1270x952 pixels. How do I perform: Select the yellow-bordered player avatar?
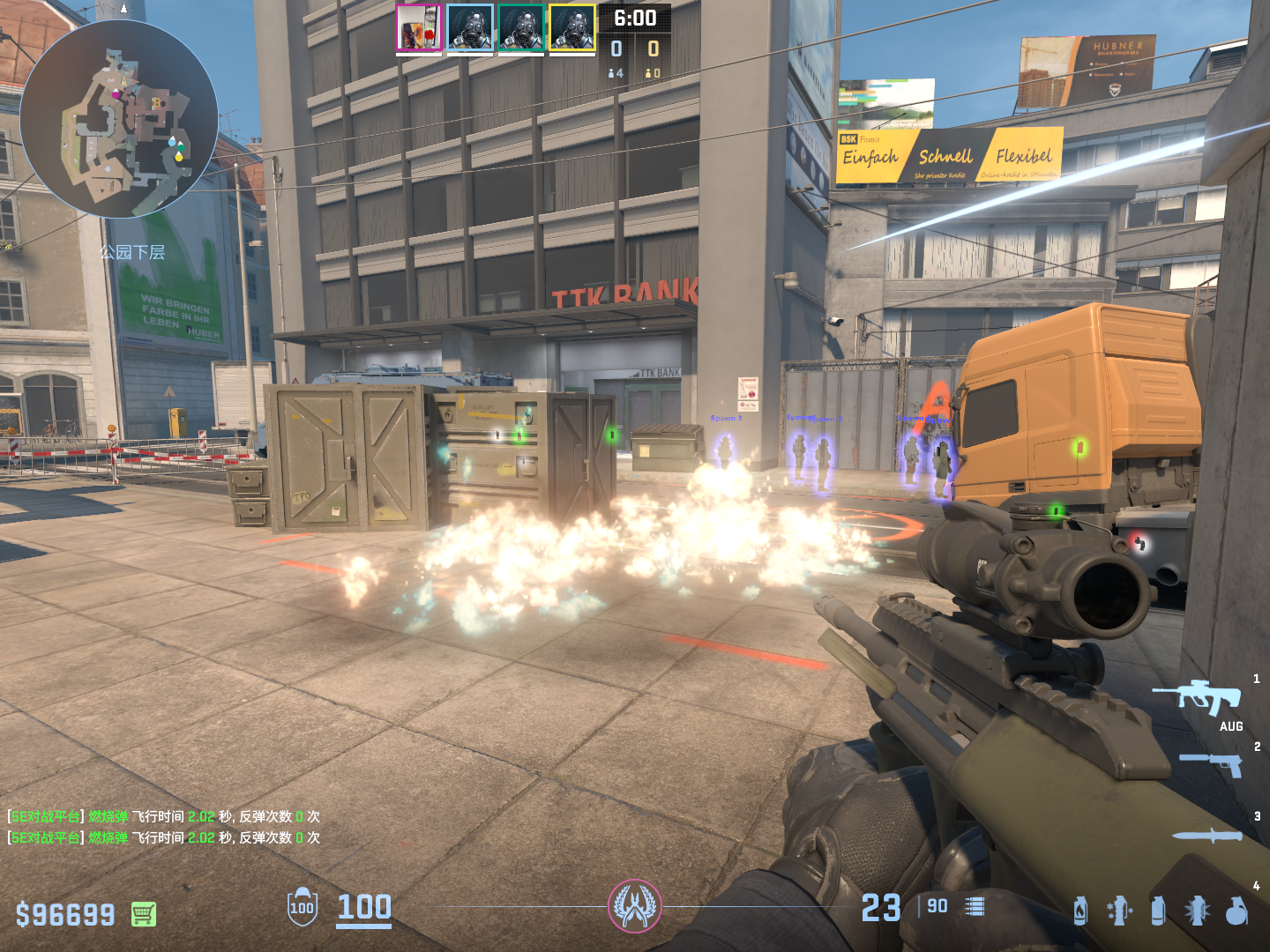tap(572, 27)
